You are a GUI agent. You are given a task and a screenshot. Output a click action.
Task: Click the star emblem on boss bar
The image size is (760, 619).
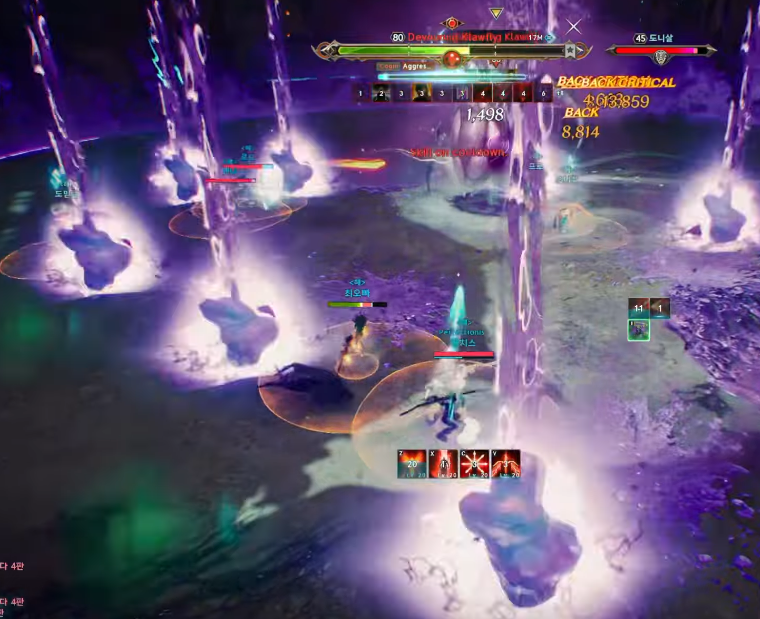coord(569,50)
